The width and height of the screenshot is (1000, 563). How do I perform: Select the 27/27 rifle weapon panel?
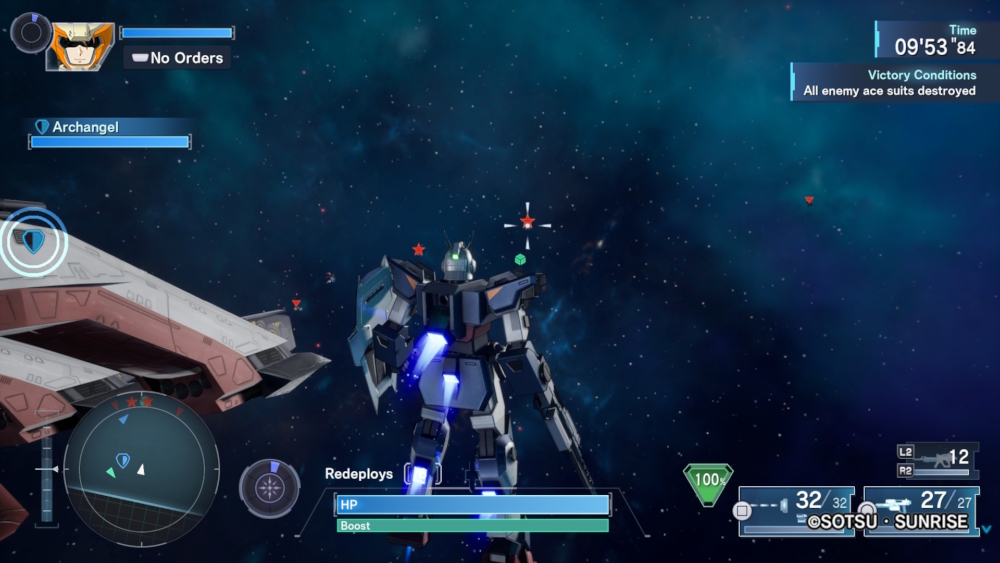tap(921, 510)
